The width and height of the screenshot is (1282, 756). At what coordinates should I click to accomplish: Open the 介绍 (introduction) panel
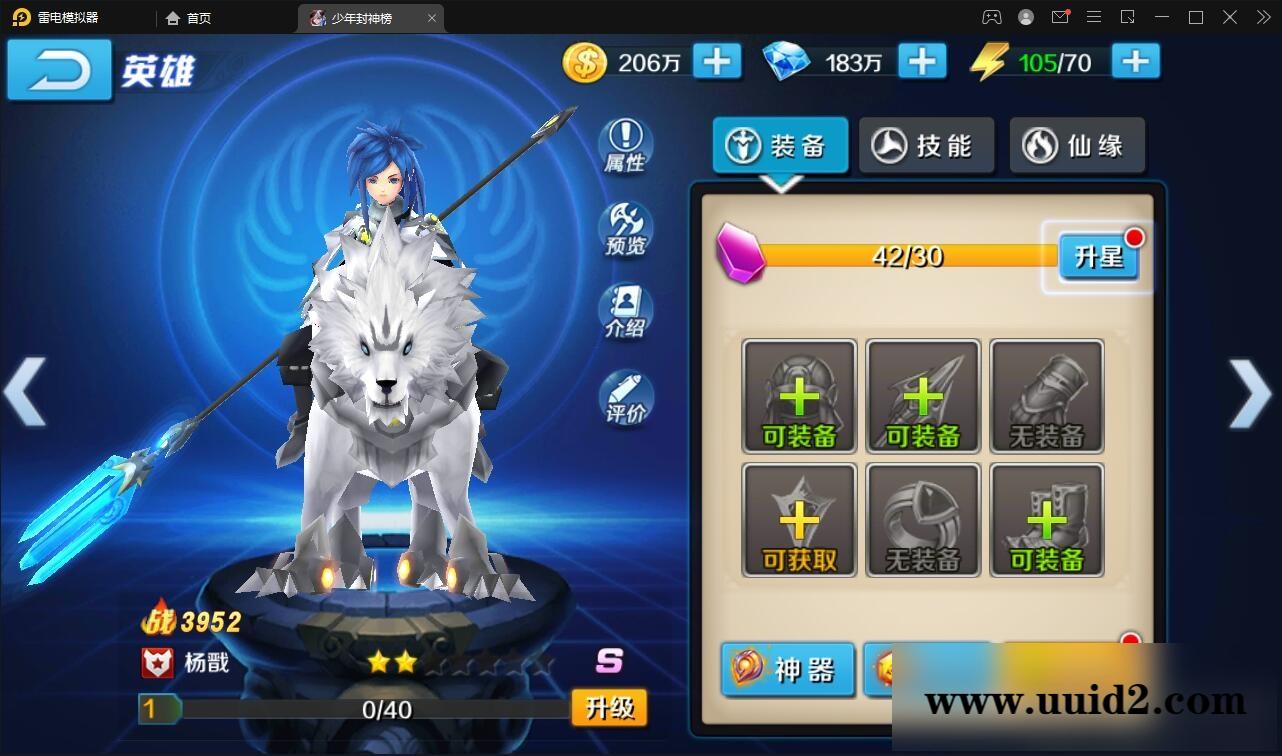click(625, 312)
